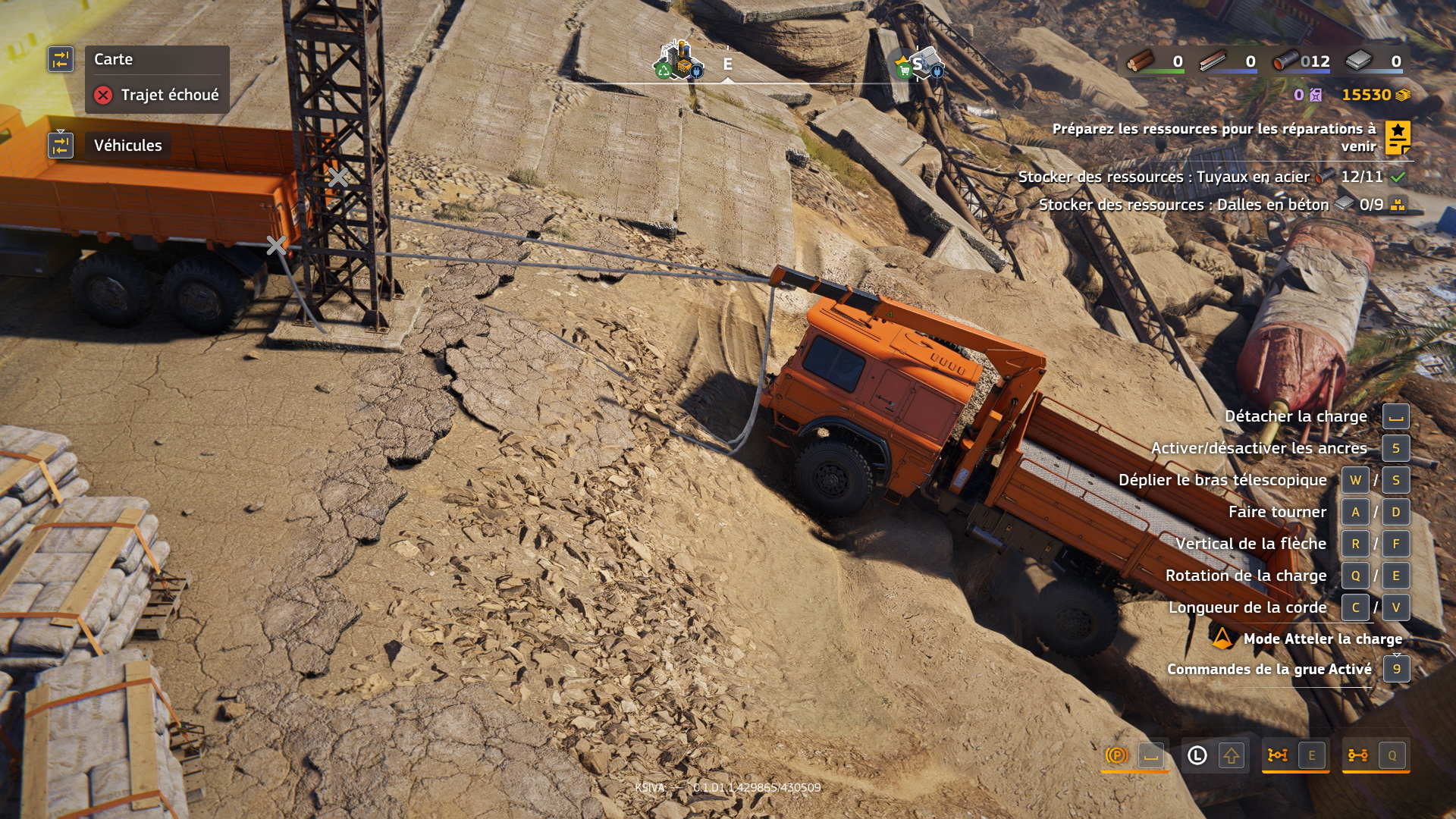Image resolution: width=1456 pixels, height=819 pixels.
Task: Toggle the differential lock icon
Action: click(x=1278, y=755)
